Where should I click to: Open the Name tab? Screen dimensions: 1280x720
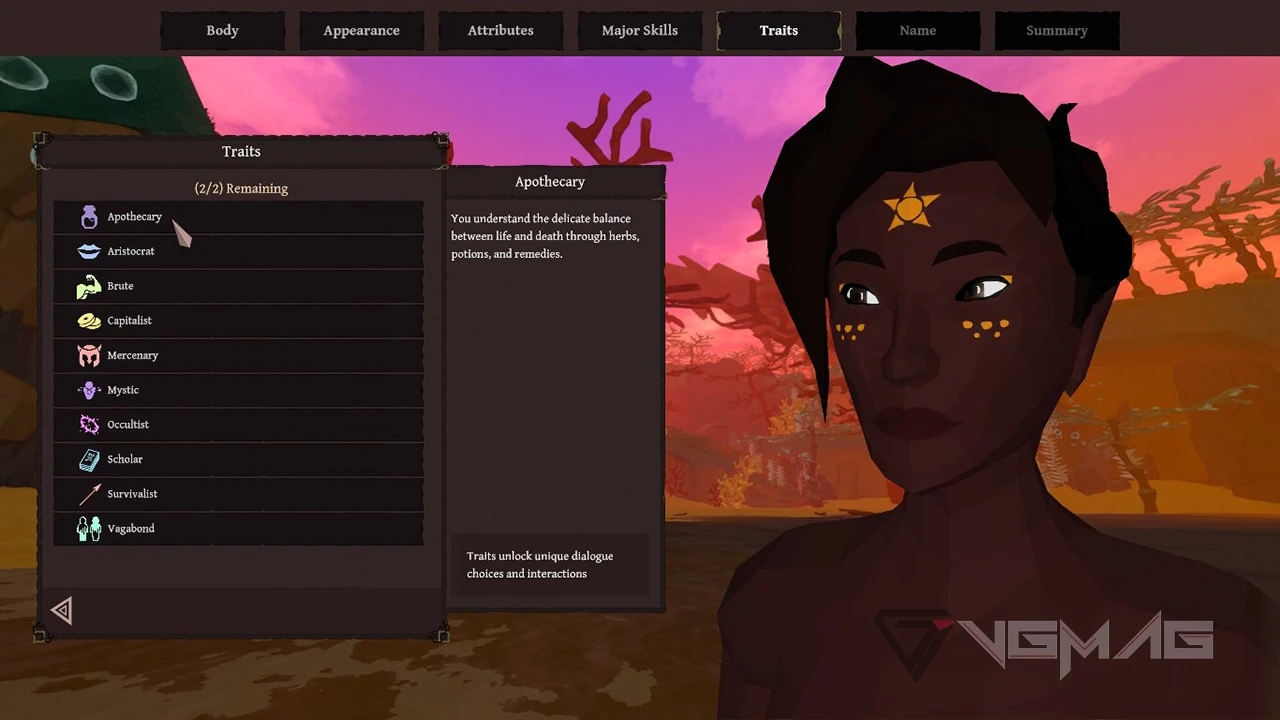(917, 31)
